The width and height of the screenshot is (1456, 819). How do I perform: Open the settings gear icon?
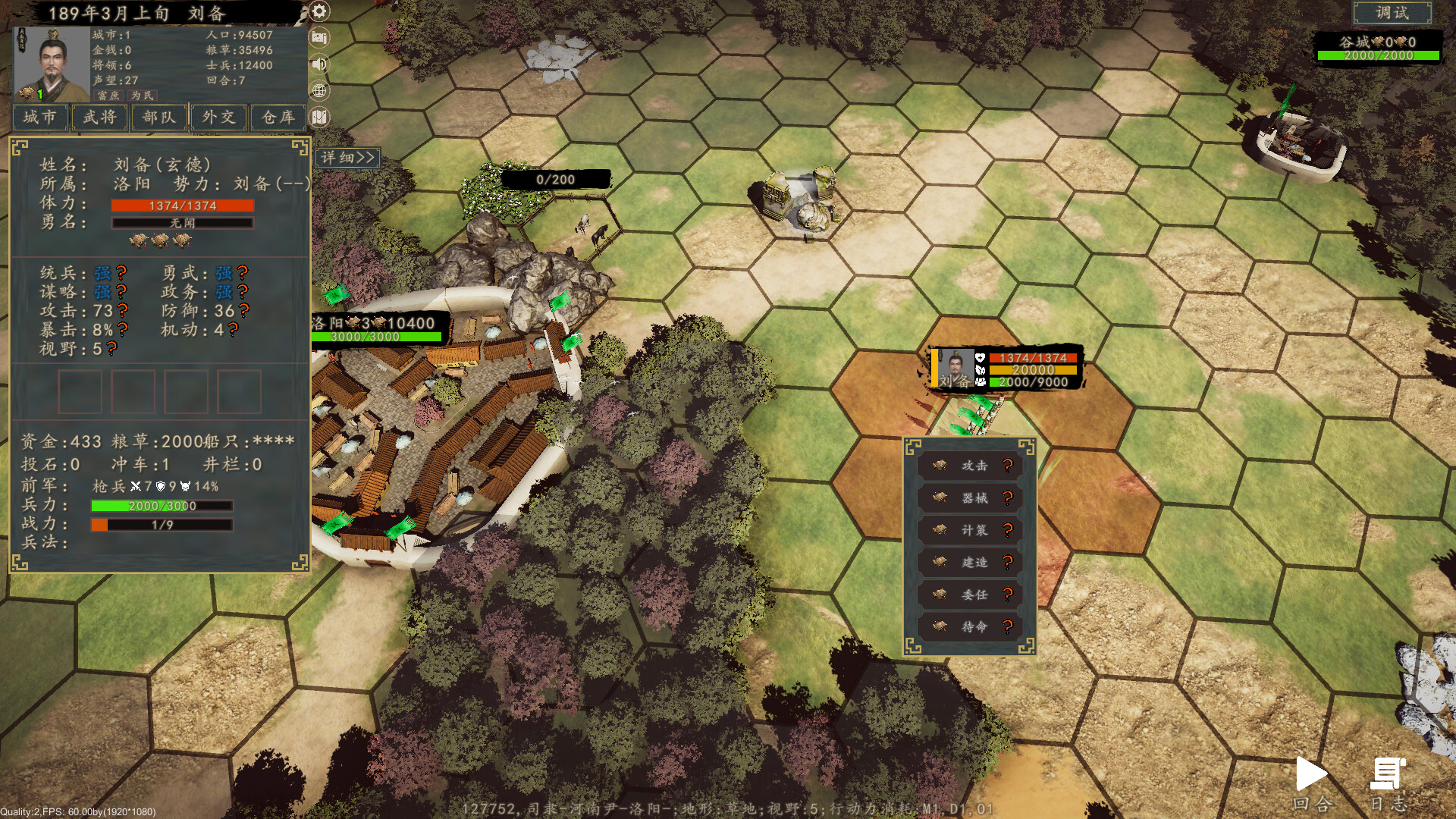click(318, 11)
